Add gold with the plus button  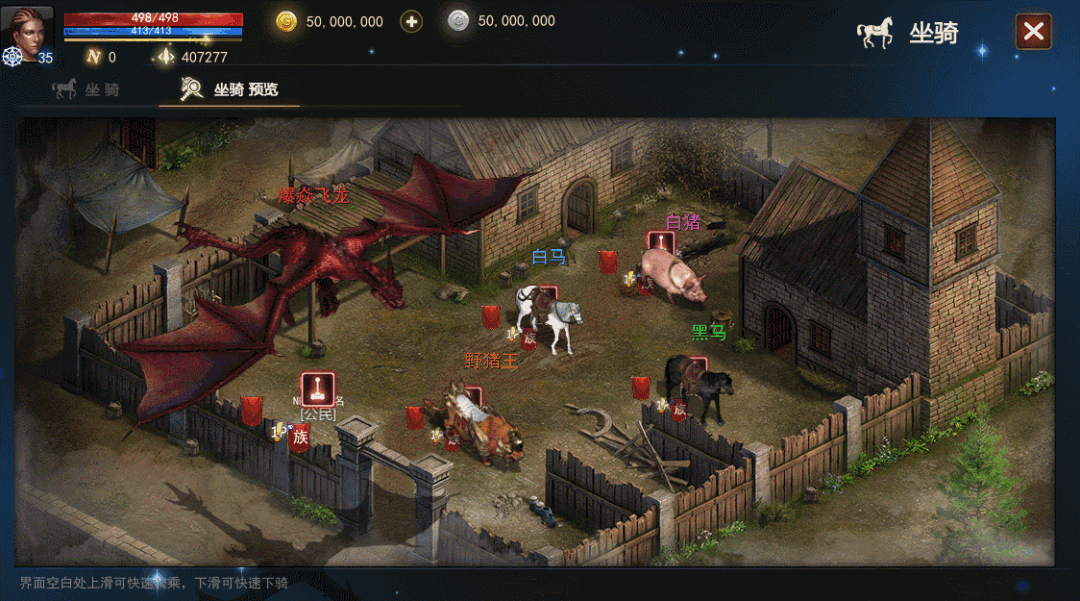tap(411, 21)
